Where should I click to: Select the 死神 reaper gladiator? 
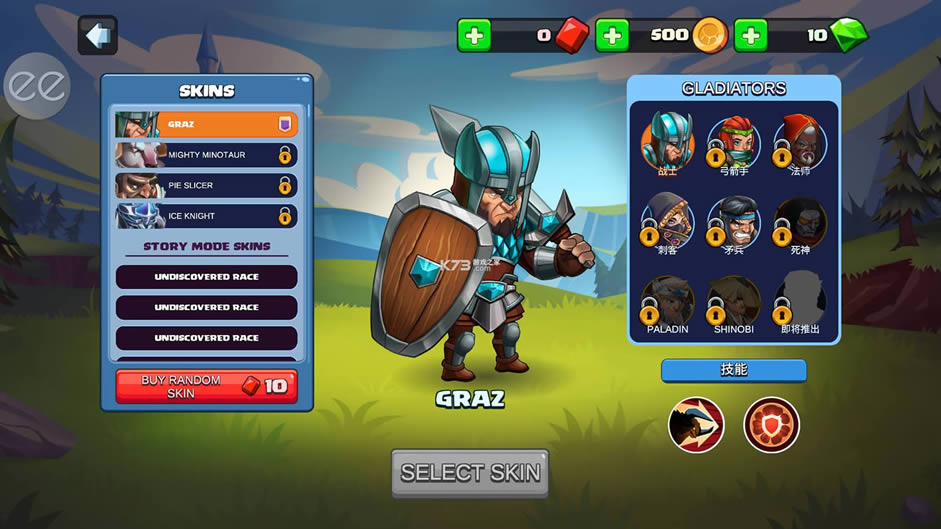[x=800, y=220]
